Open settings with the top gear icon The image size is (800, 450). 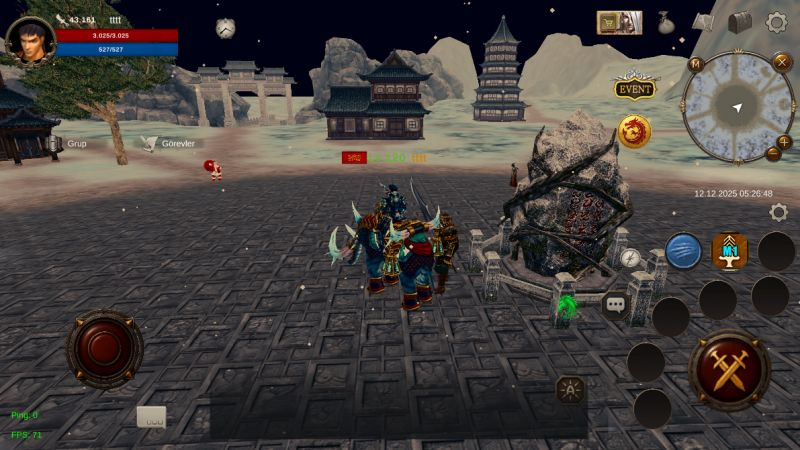click(776, 22)
